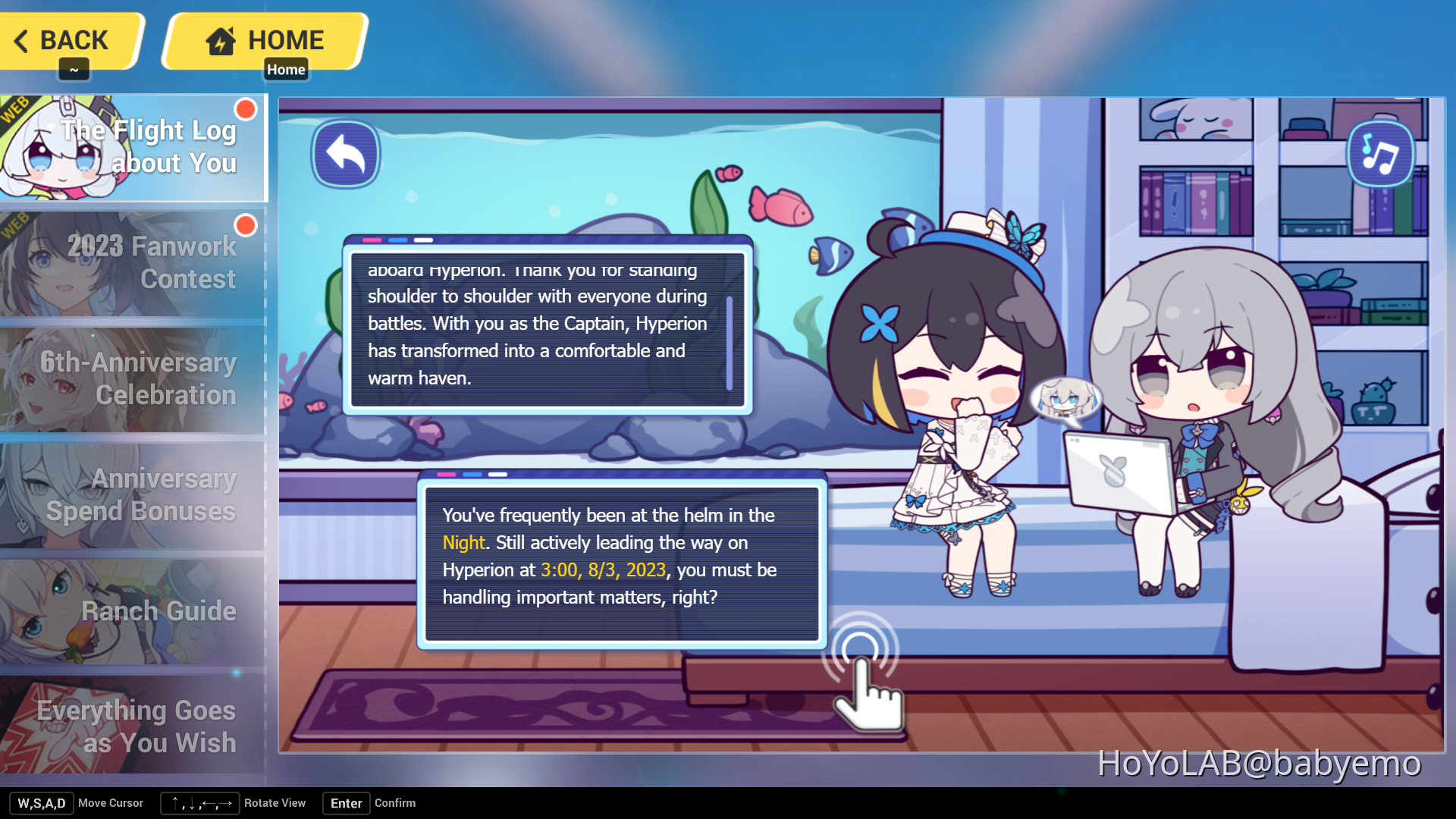This screenshot has width=1456, height=819.
Task: Return home using the HOME button
Action: pyautogui.click(x=264, y=40)
